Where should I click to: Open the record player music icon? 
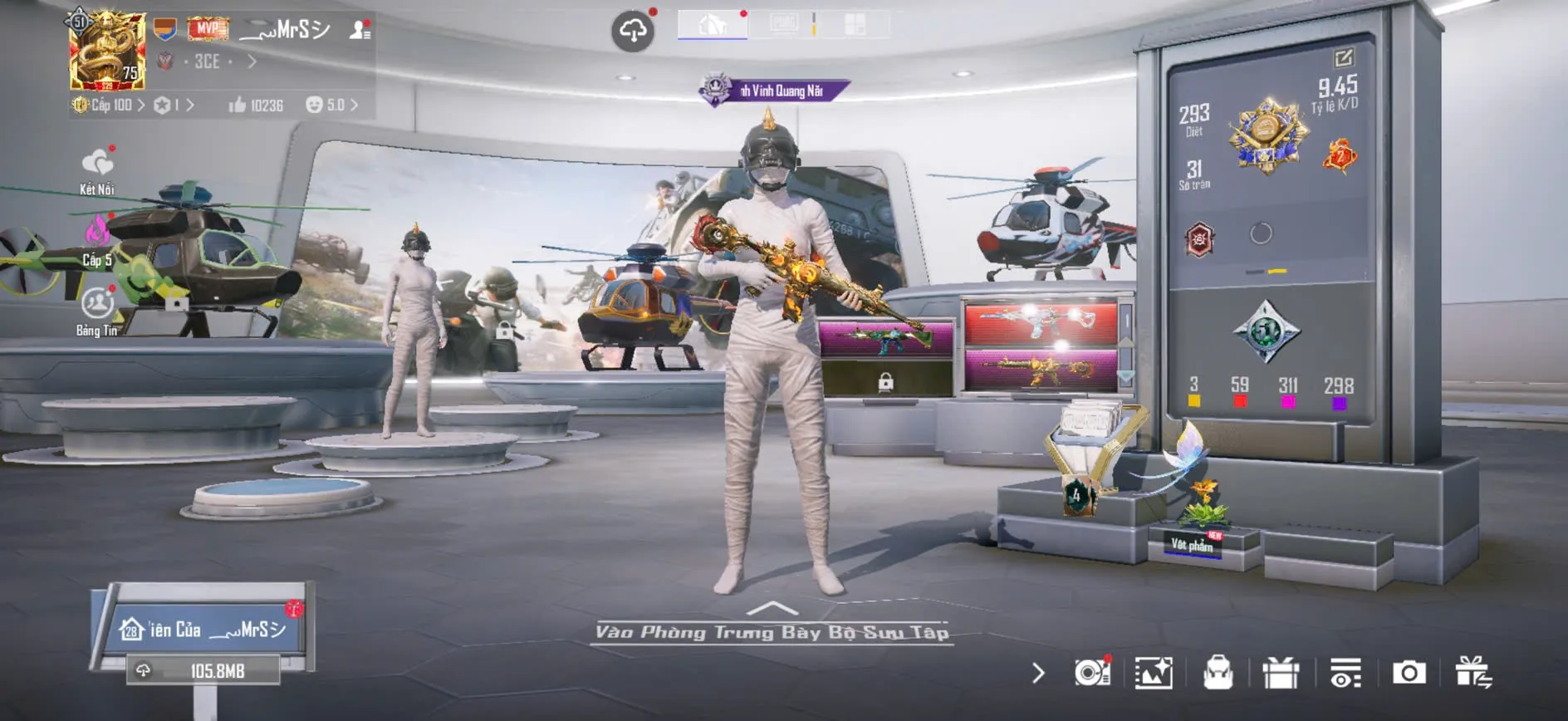click(1091, 673)
